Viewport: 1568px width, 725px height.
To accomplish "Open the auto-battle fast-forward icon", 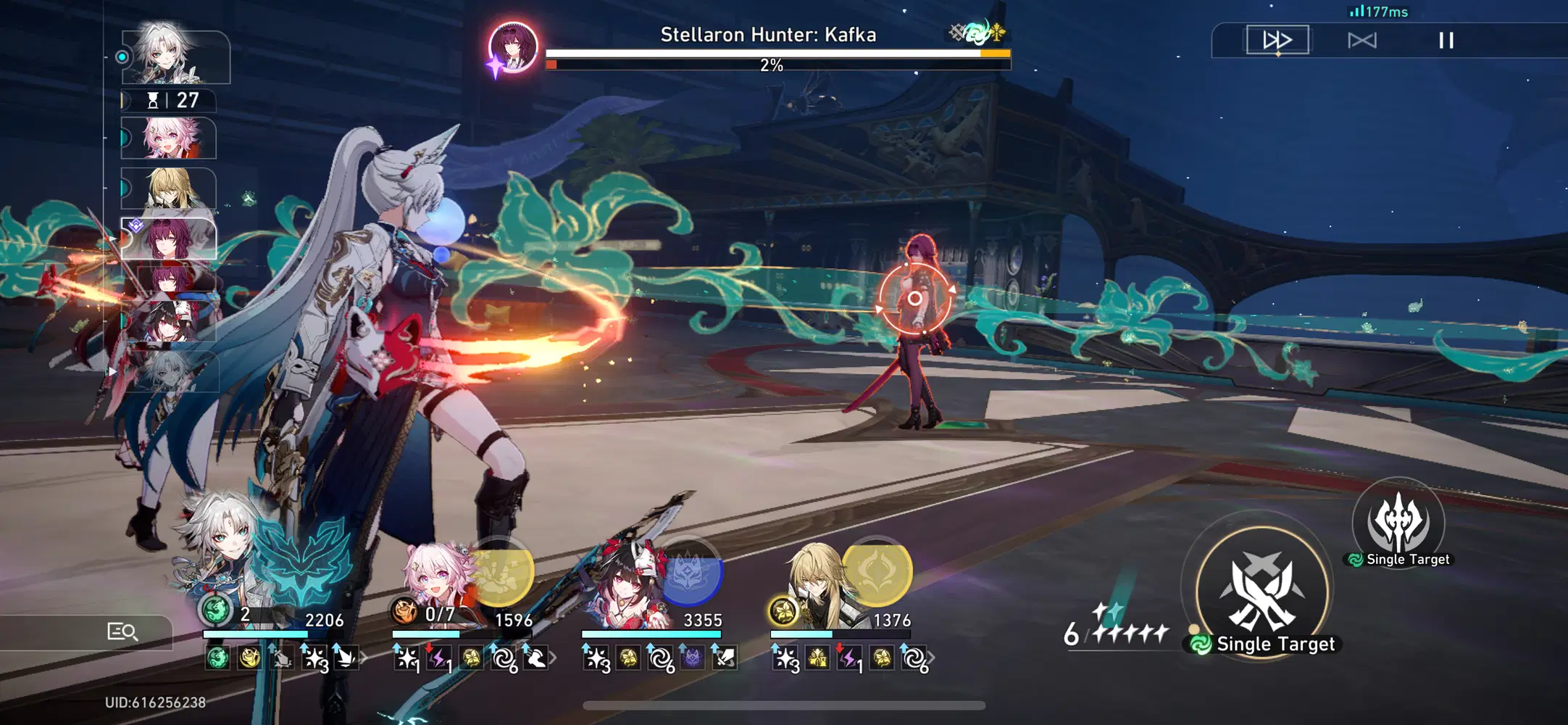I will click(x=1277, y=41).
